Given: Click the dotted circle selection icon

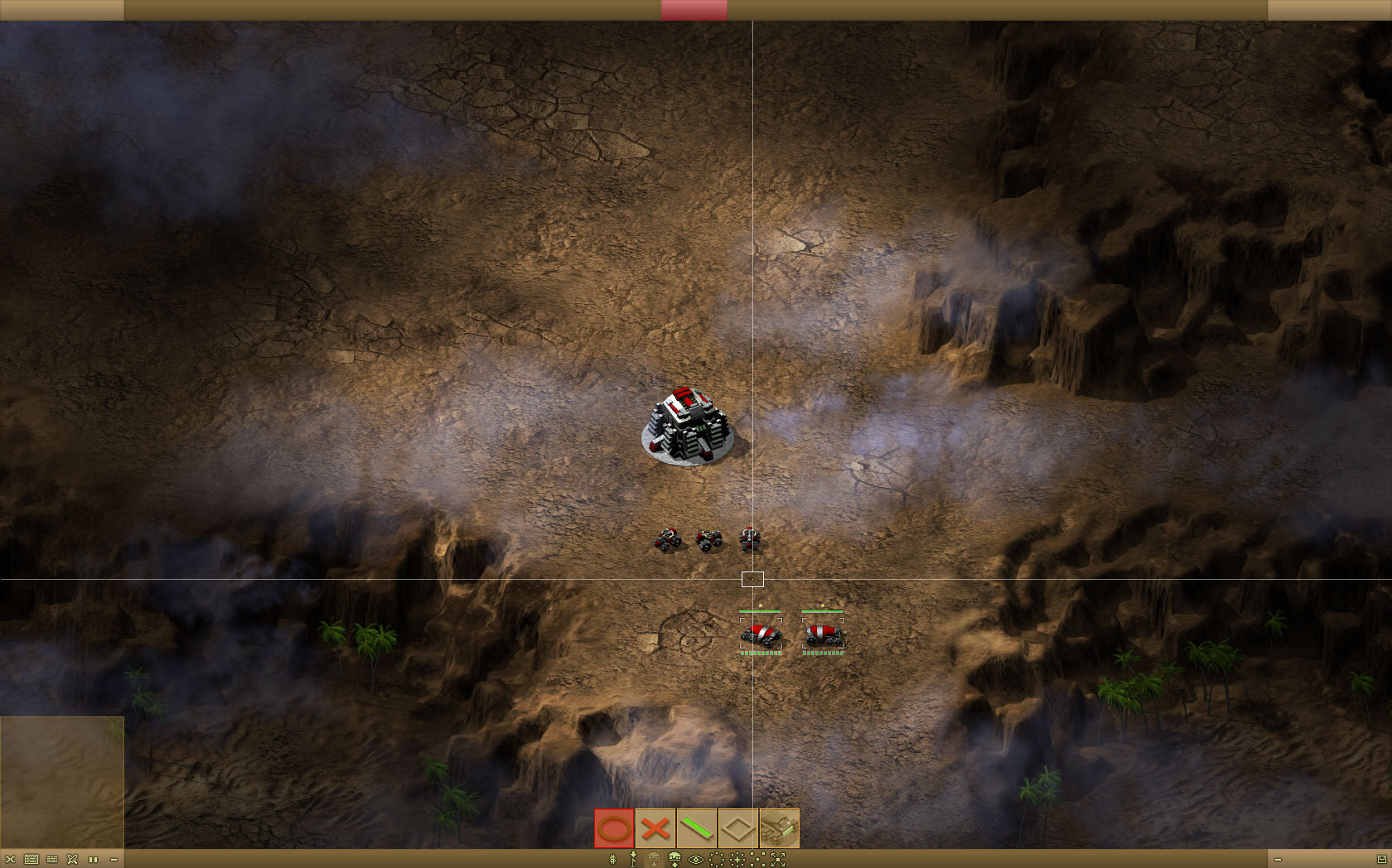Looking at the screenshot, I should (x=717, y=860).
